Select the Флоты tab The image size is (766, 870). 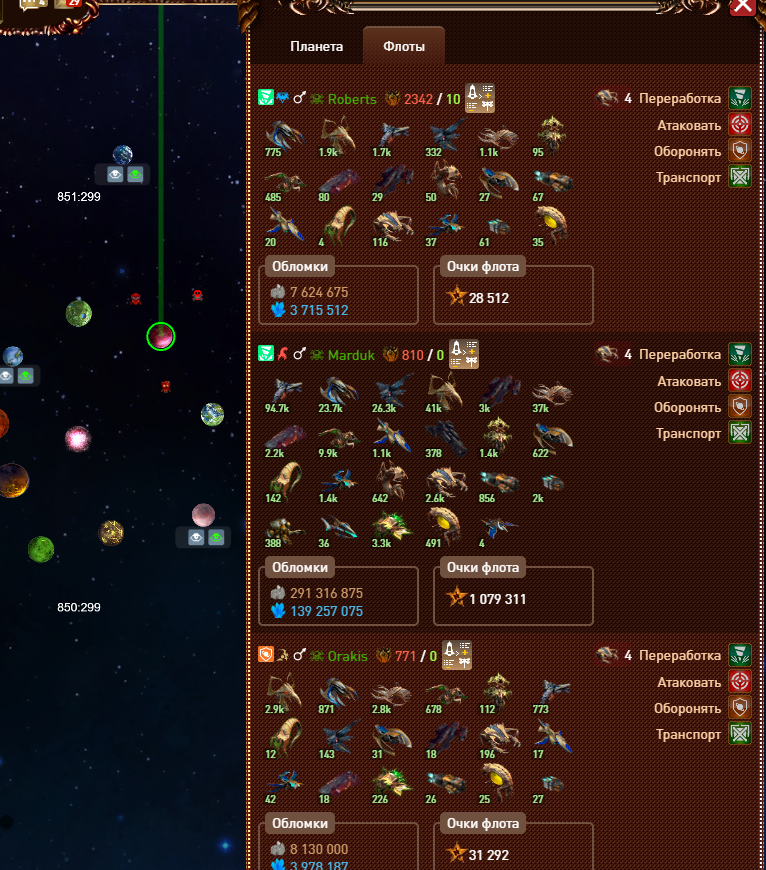tap(404, 47)
